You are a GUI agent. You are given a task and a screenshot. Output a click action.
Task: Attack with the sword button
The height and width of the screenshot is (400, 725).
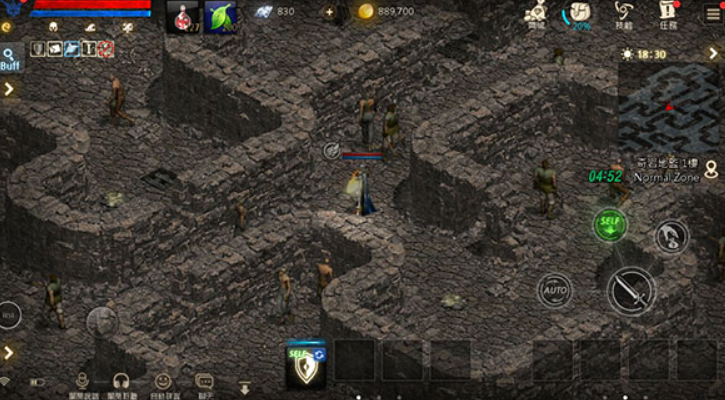click(631, 291)
